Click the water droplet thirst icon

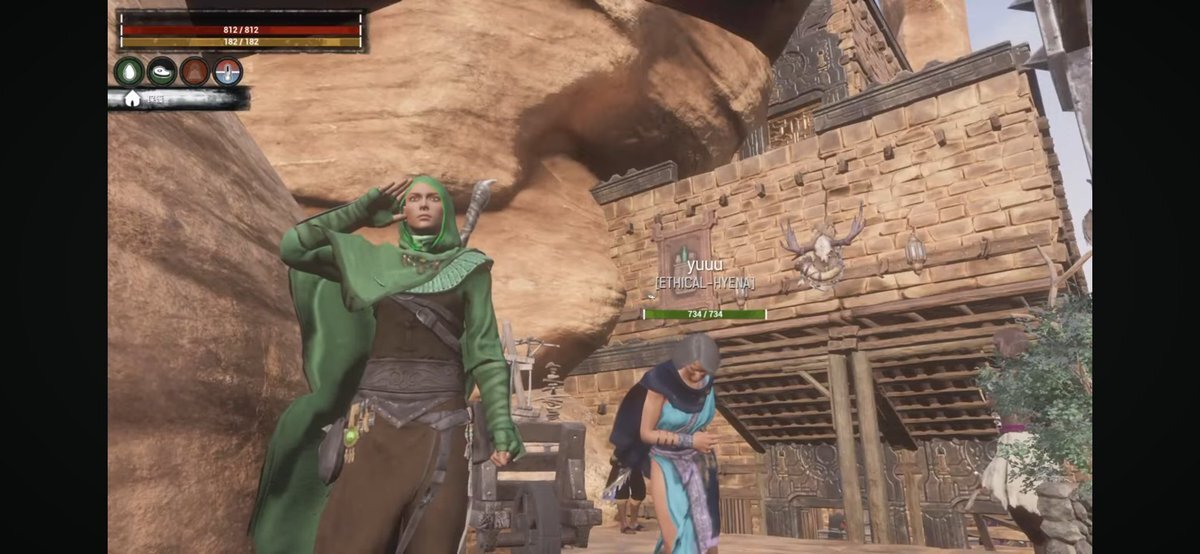point(129,72)
